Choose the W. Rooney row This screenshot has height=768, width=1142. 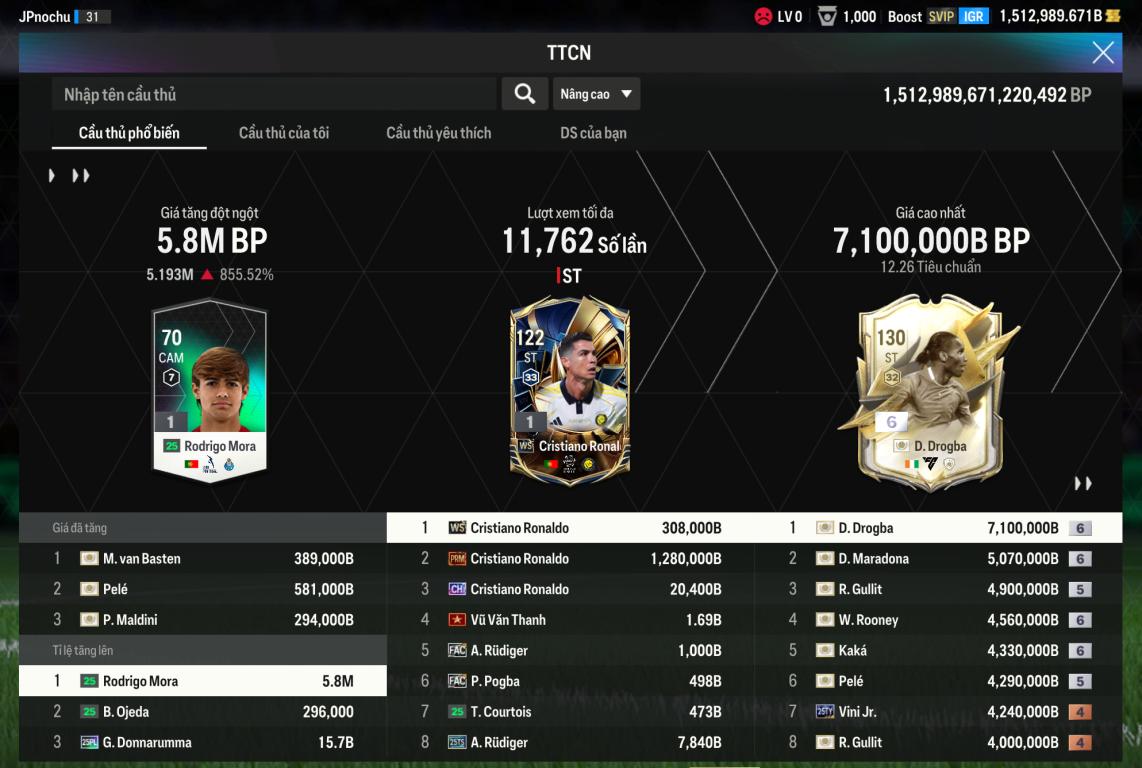[x=937, y=620]
